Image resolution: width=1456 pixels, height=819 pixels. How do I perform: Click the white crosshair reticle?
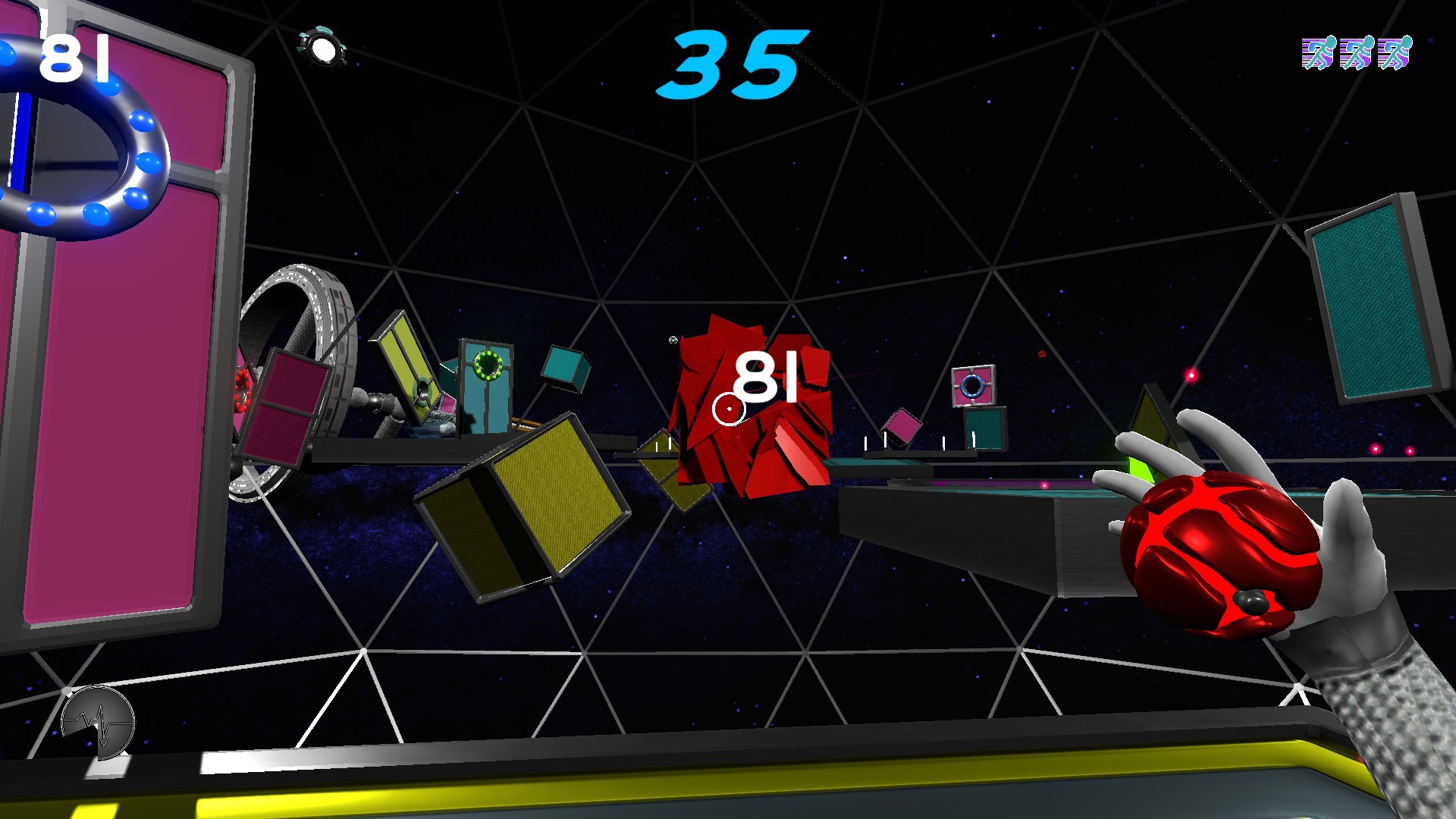pos(729,407)
